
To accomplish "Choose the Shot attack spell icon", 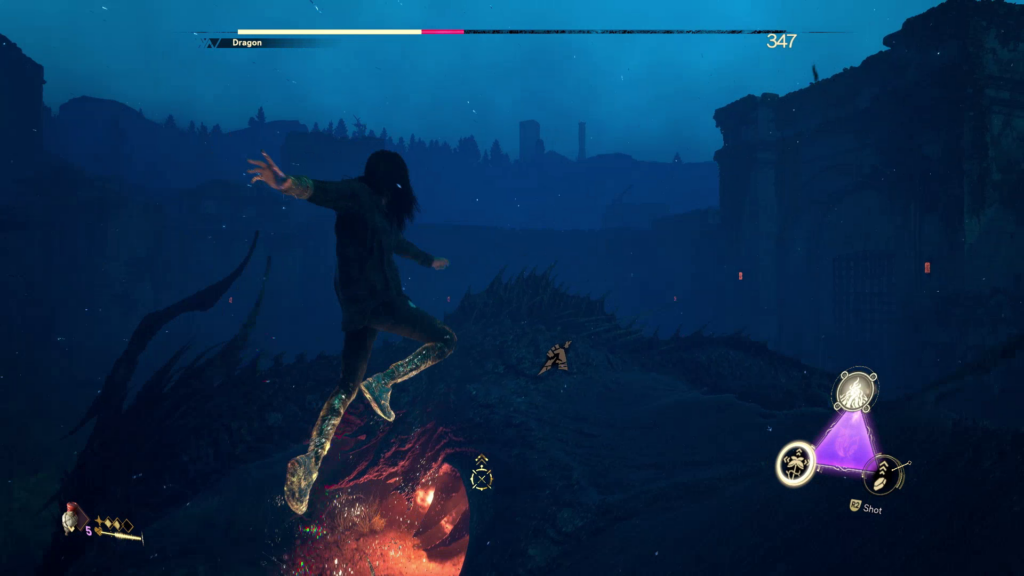I will pyautogui.click(x=884, y=473).
